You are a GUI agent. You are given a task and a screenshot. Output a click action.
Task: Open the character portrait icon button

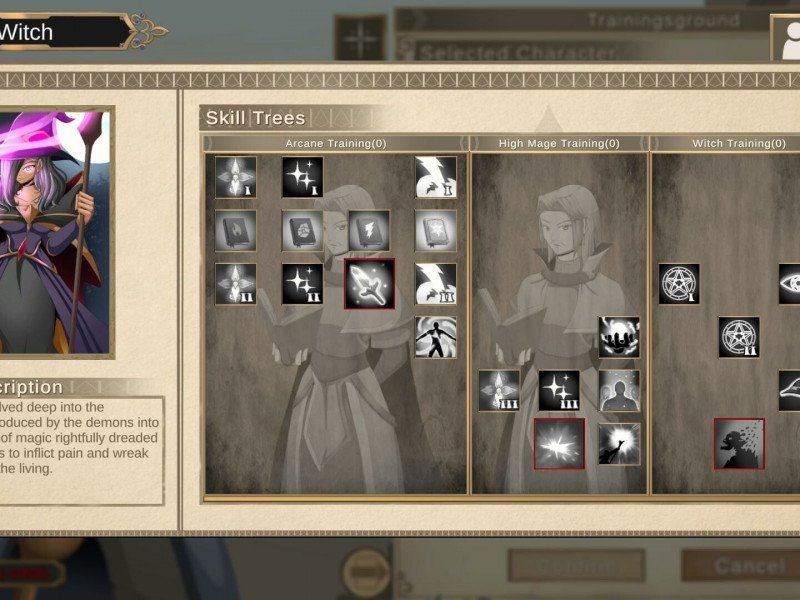click(786, 39)
